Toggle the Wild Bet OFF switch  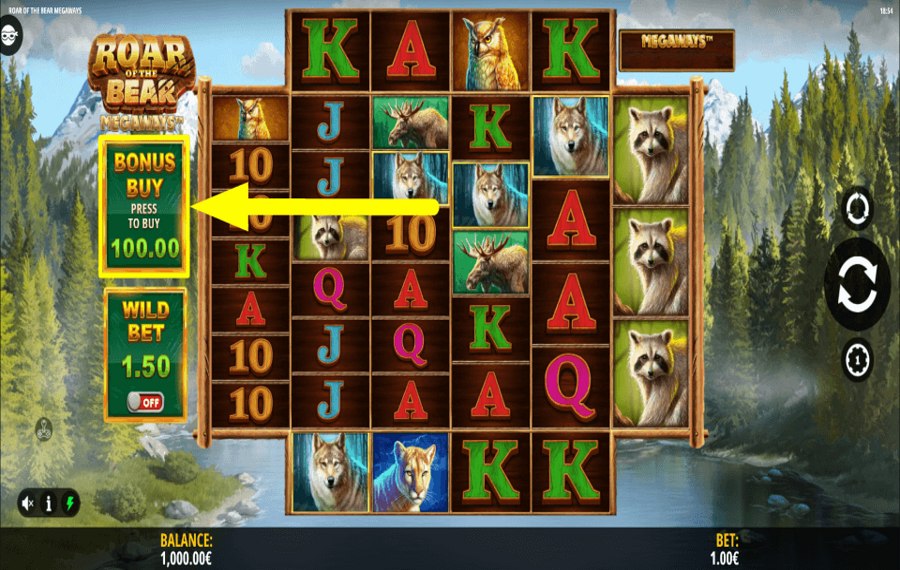tap(145, 401)
